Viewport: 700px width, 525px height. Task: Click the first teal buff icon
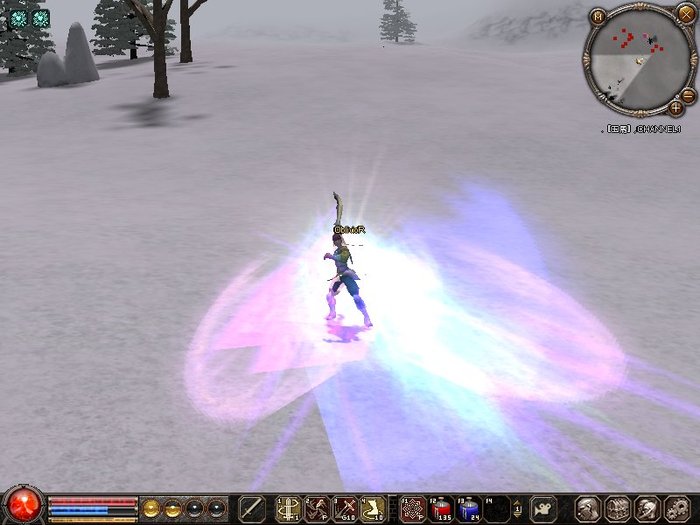point(17,18)
